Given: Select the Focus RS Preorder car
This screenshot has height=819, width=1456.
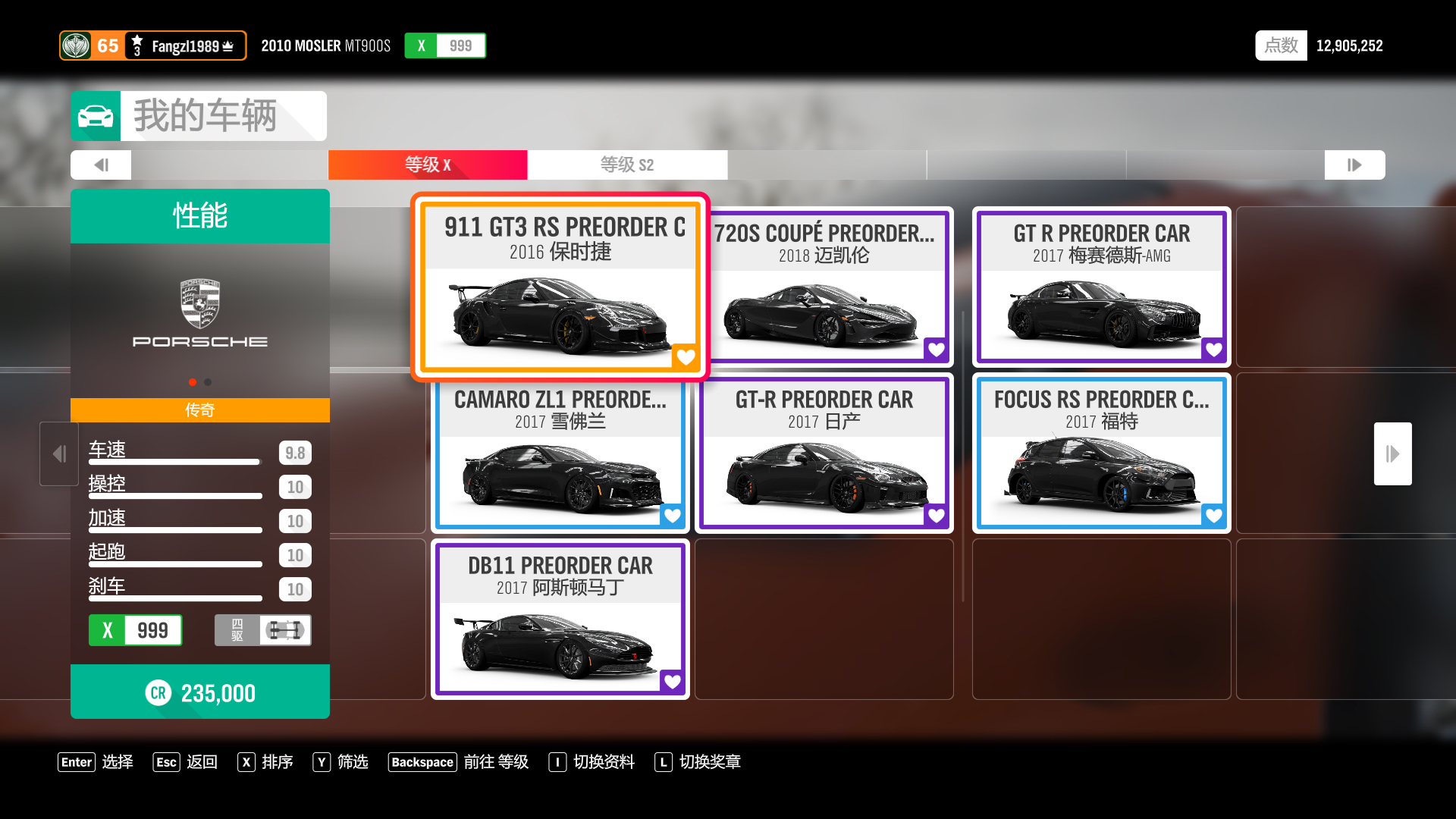Looking at the screenshot, I should [1101, 453].
